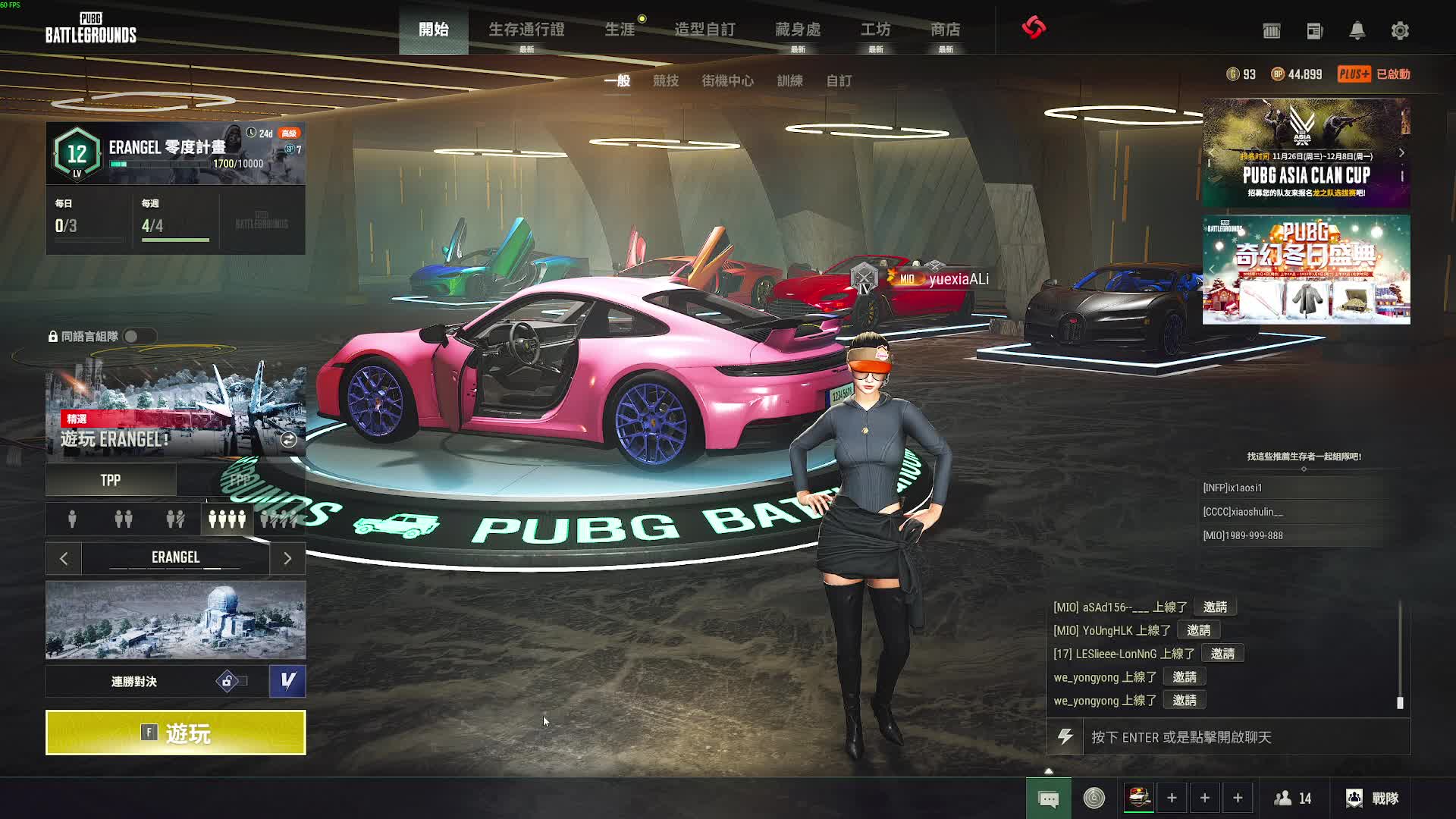Image resolution: width=1456 pixels, height=819 pixels.
Task: Select the four-player squad size
Action: (x=227, y=519)
